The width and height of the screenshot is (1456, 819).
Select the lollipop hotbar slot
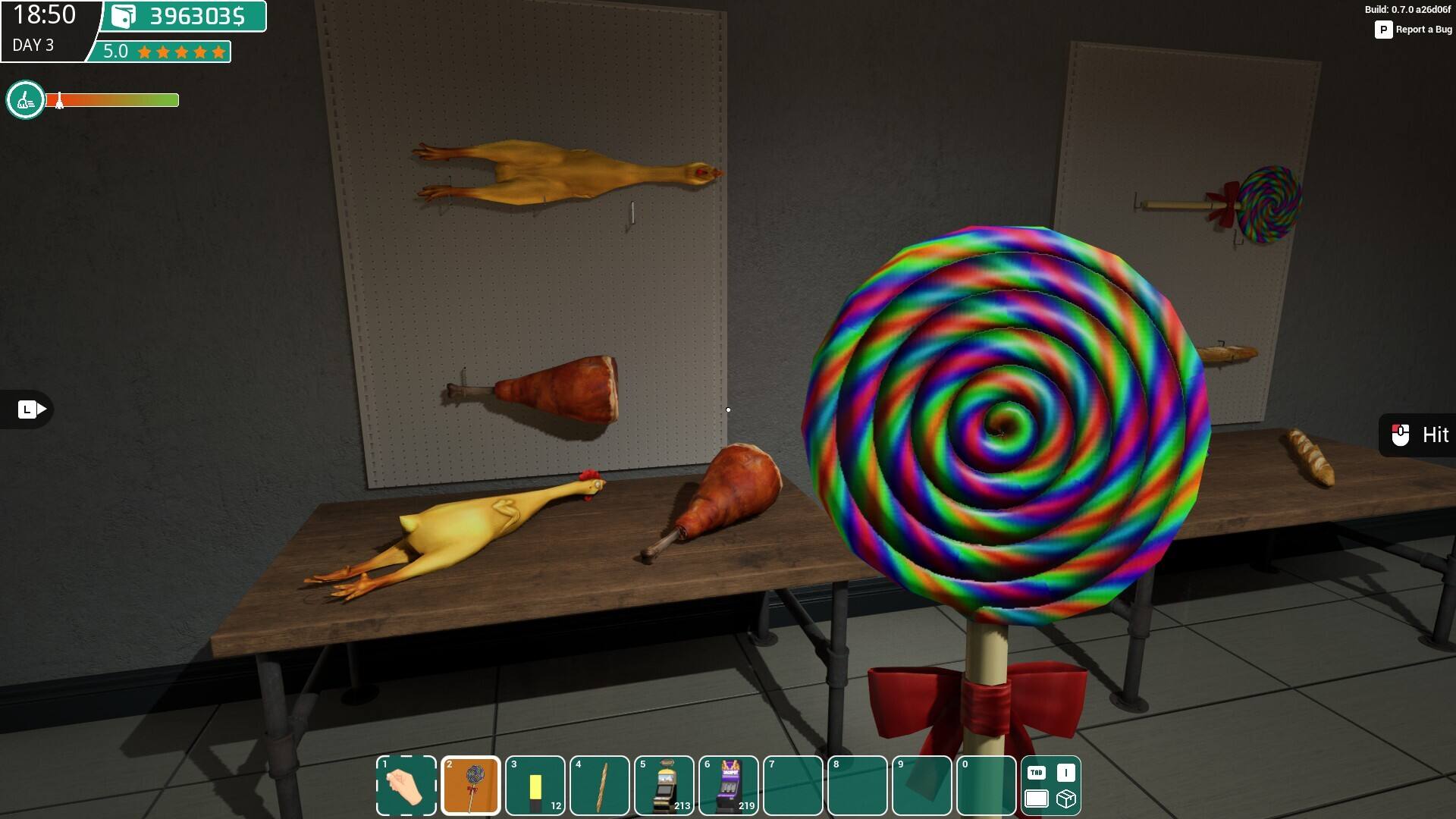tap(470, 786)
